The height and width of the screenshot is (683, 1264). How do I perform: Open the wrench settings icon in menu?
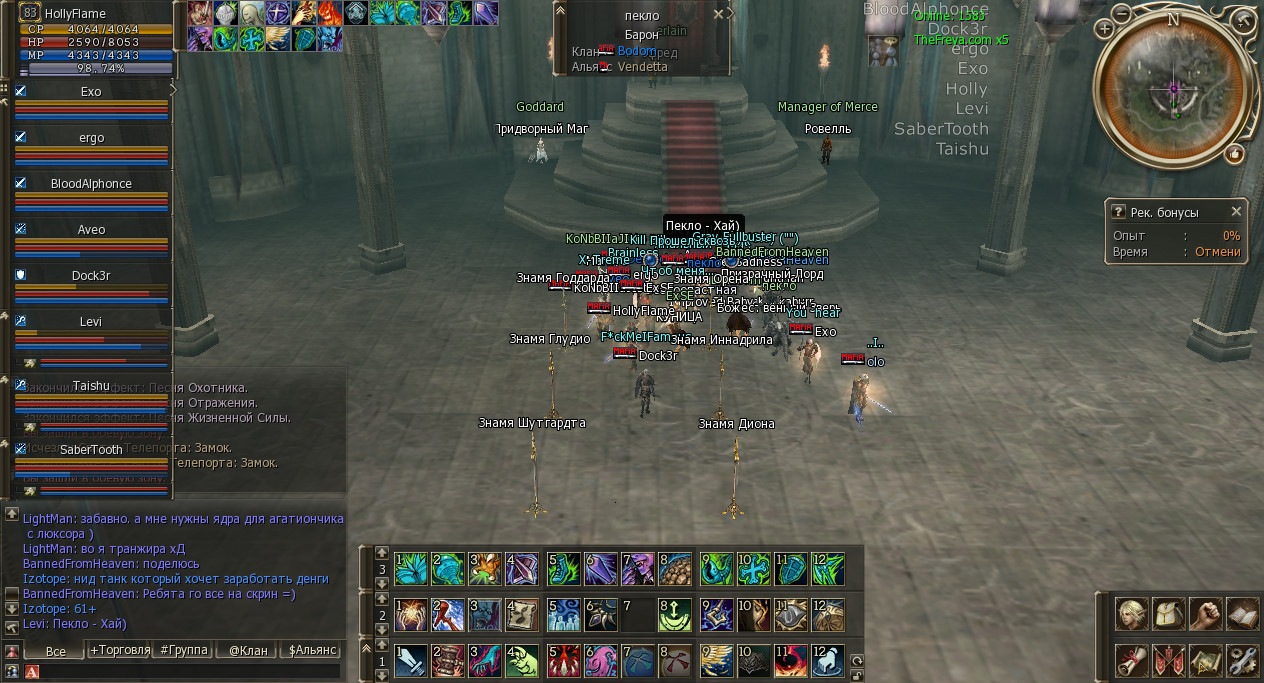pos(1242,660)
